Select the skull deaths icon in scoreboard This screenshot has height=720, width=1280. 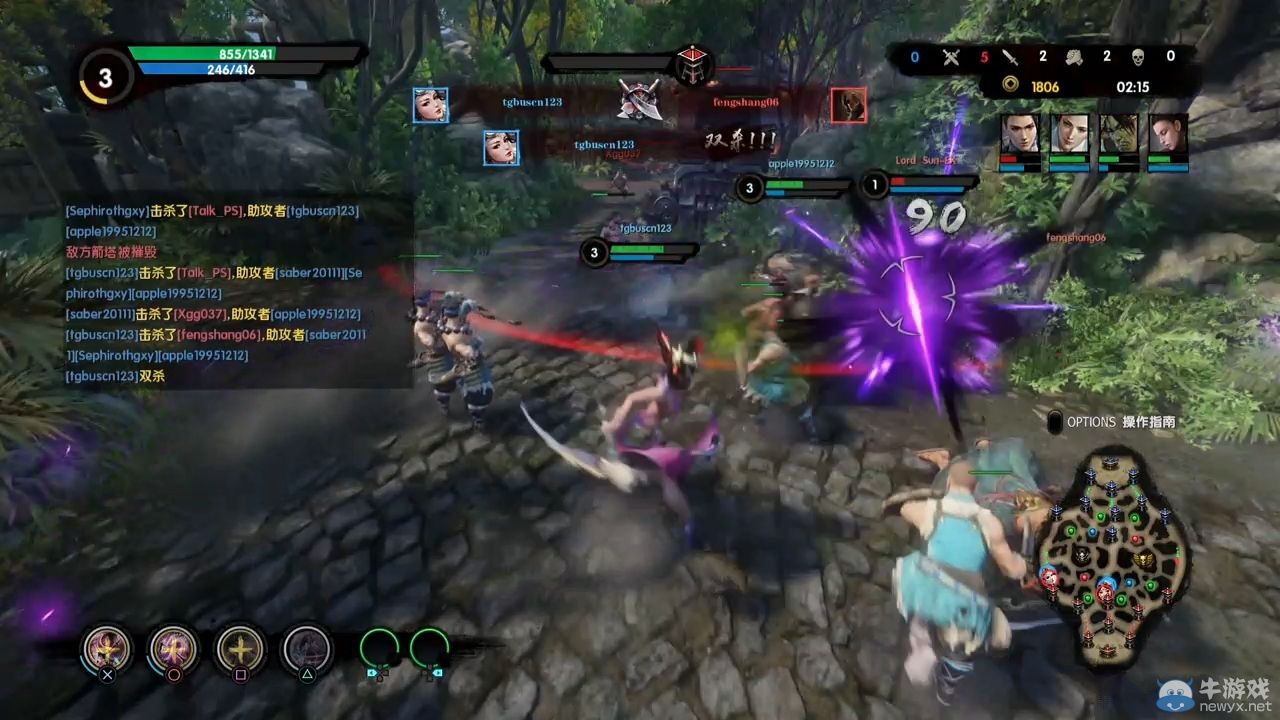coord(1137,57)
